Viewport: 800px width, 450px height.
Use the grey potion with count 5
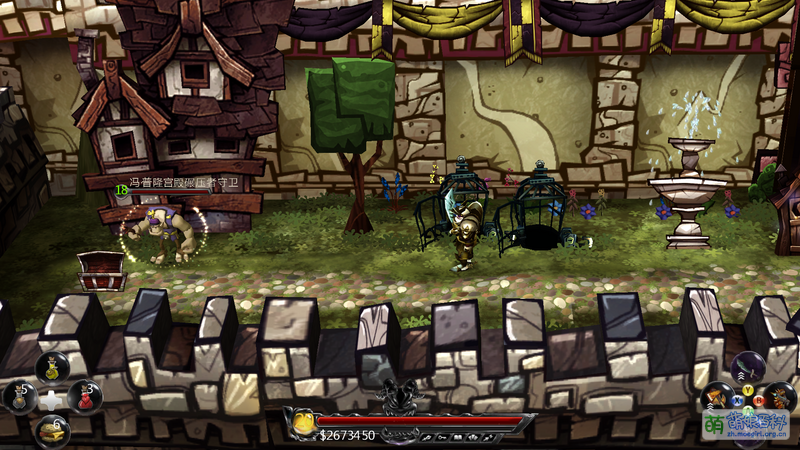[20, 397]
